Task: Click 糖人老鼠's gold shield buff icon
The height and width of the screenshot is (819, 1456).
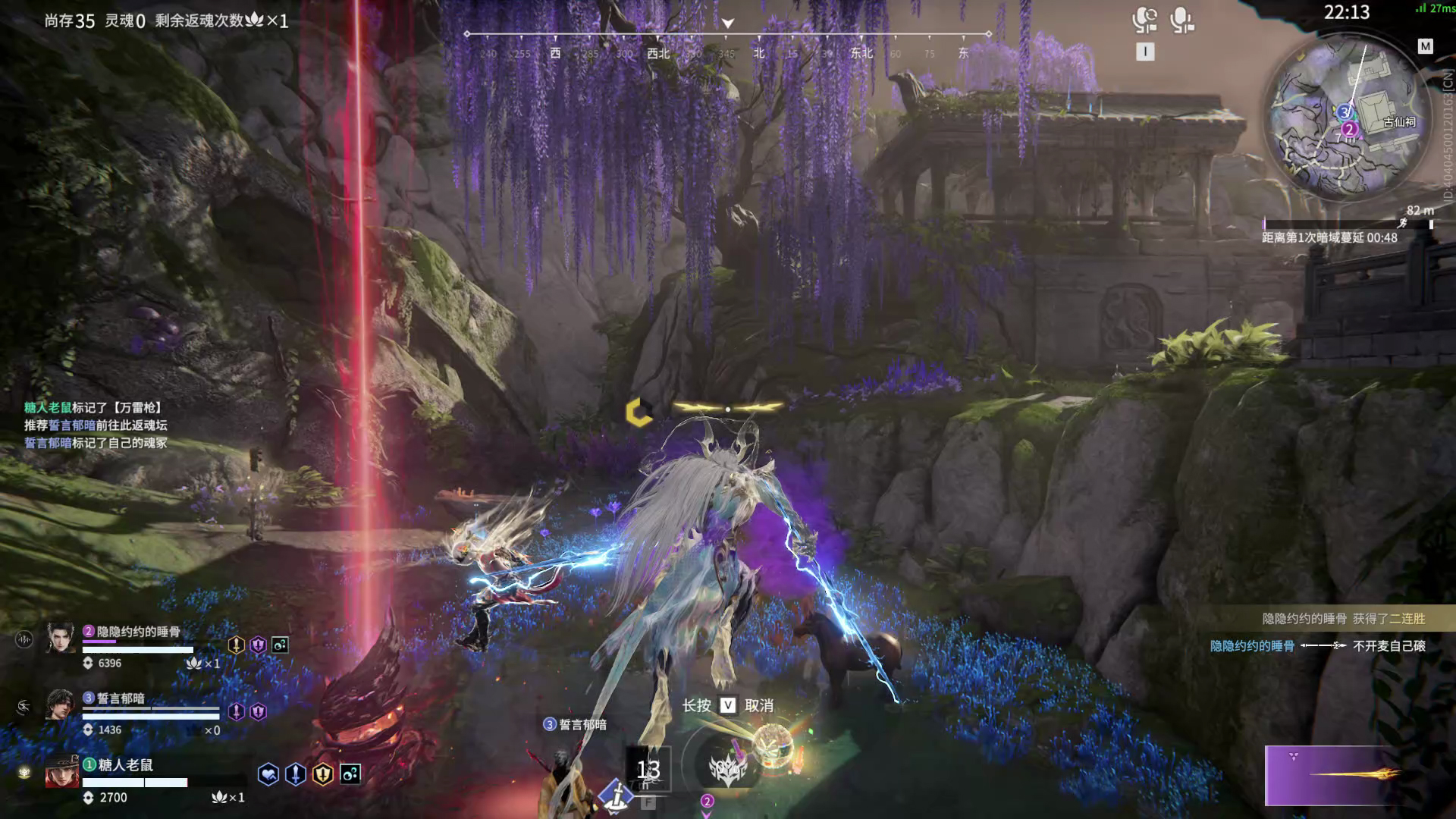Action: point(323,774)
